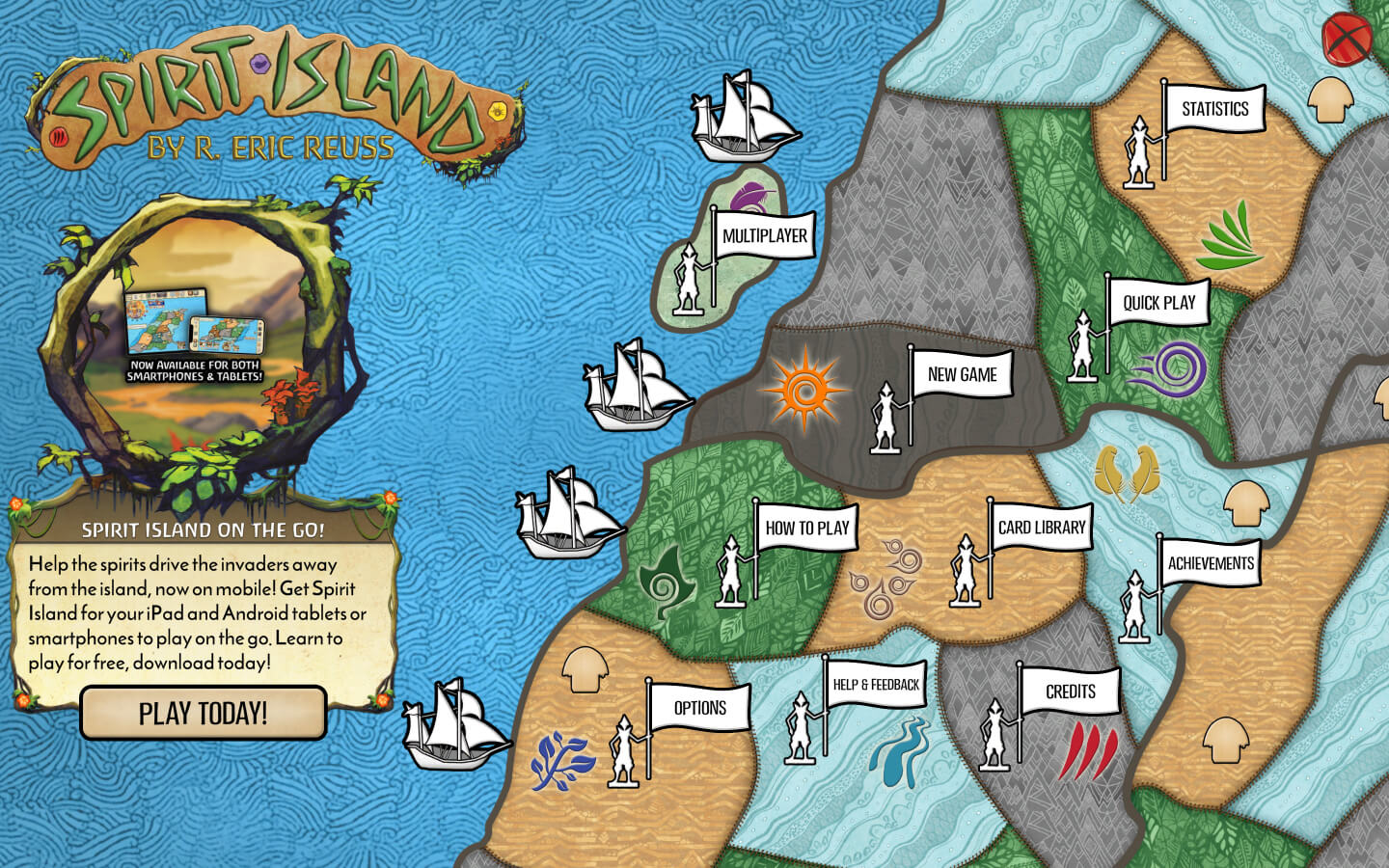1389x868 pixels.
Task: View the Statistics screen
Action: pyautogui.click(x=1214, y=110)
